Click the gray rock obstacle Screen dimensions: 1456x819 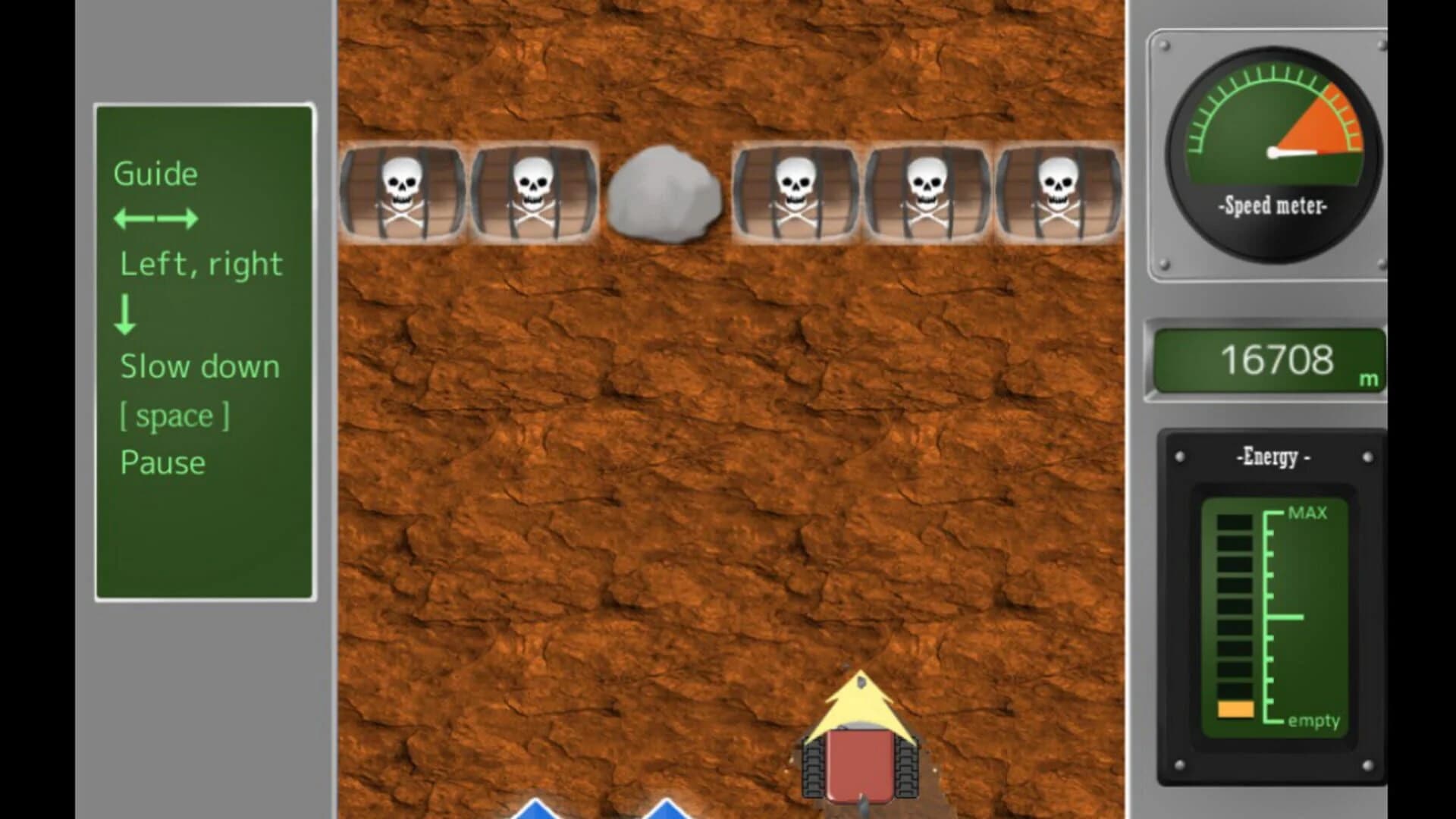(x=664, y=193)
